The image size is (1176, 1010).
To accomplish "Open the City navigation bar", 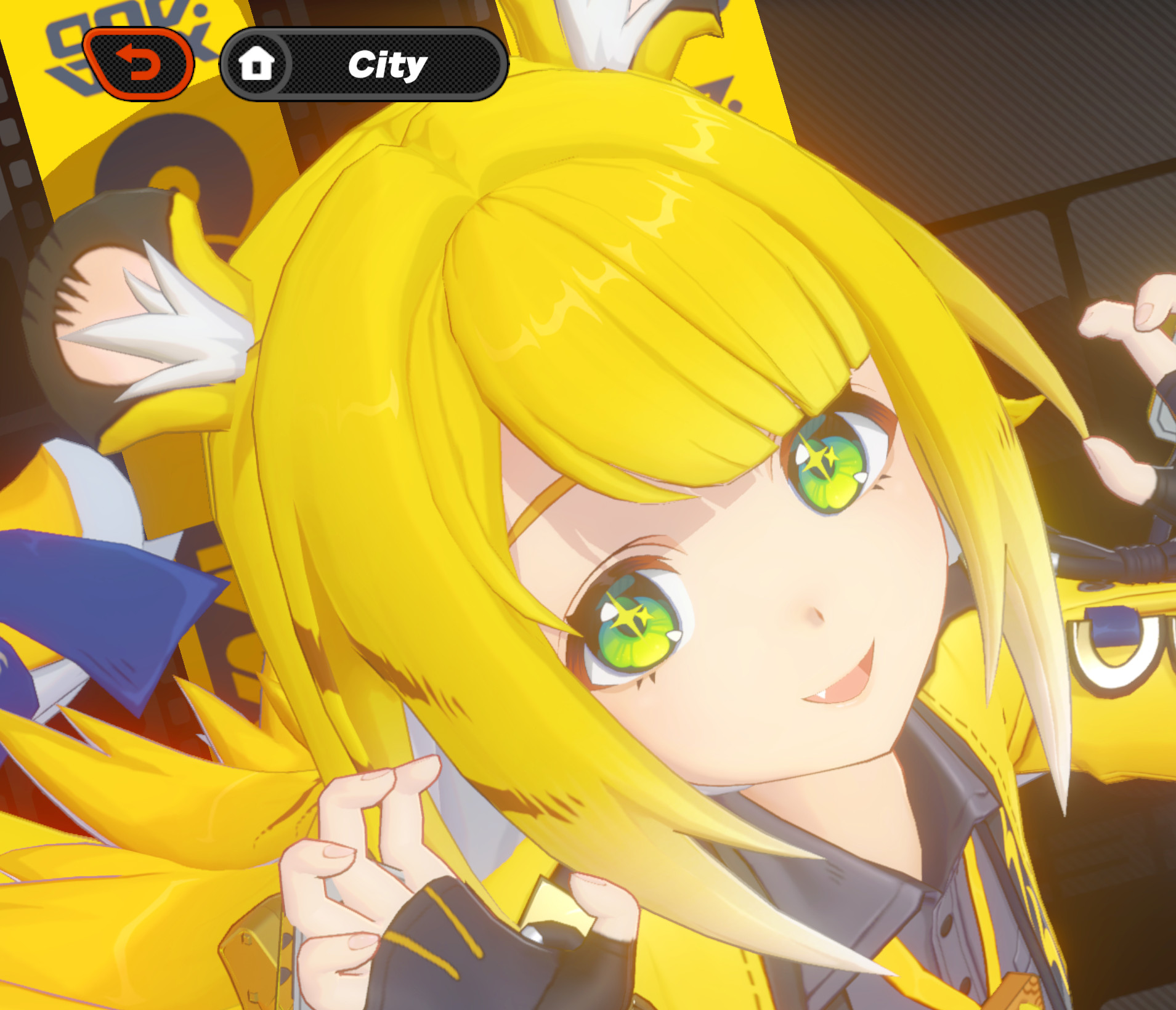I will pyautogui.click(x=363, y=66).
